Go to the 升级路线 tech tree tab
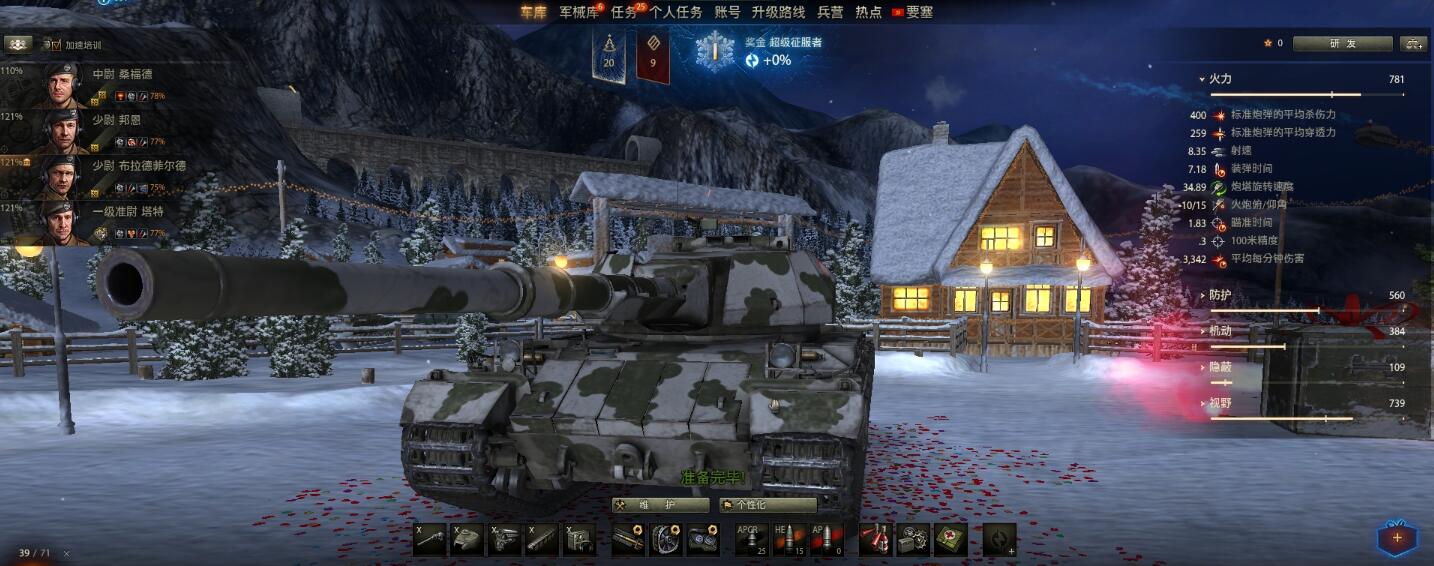Image resolution: width=1434 pixels, height=566 pixels. click(x=778, y=12)
